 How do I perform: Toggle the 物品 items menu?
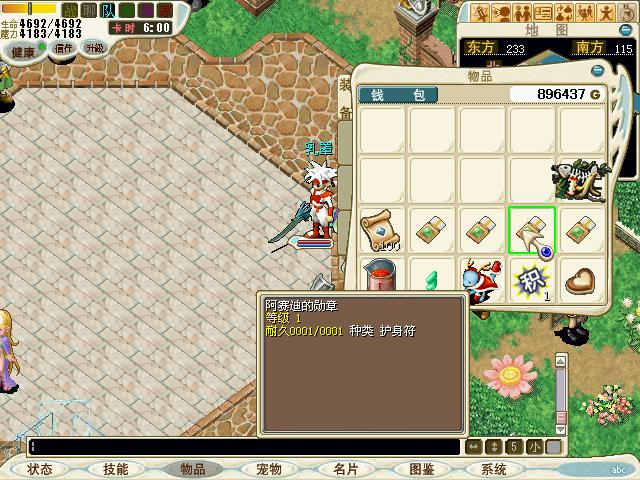pos(192,469)
